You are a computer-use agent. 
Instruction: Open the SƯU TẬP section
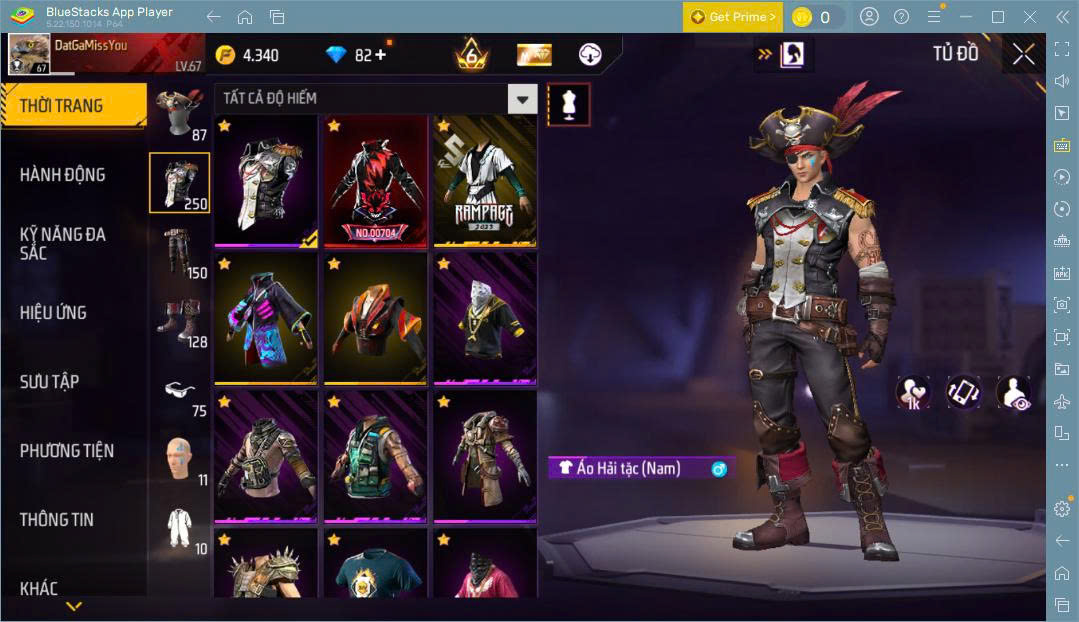pos(49,382)
